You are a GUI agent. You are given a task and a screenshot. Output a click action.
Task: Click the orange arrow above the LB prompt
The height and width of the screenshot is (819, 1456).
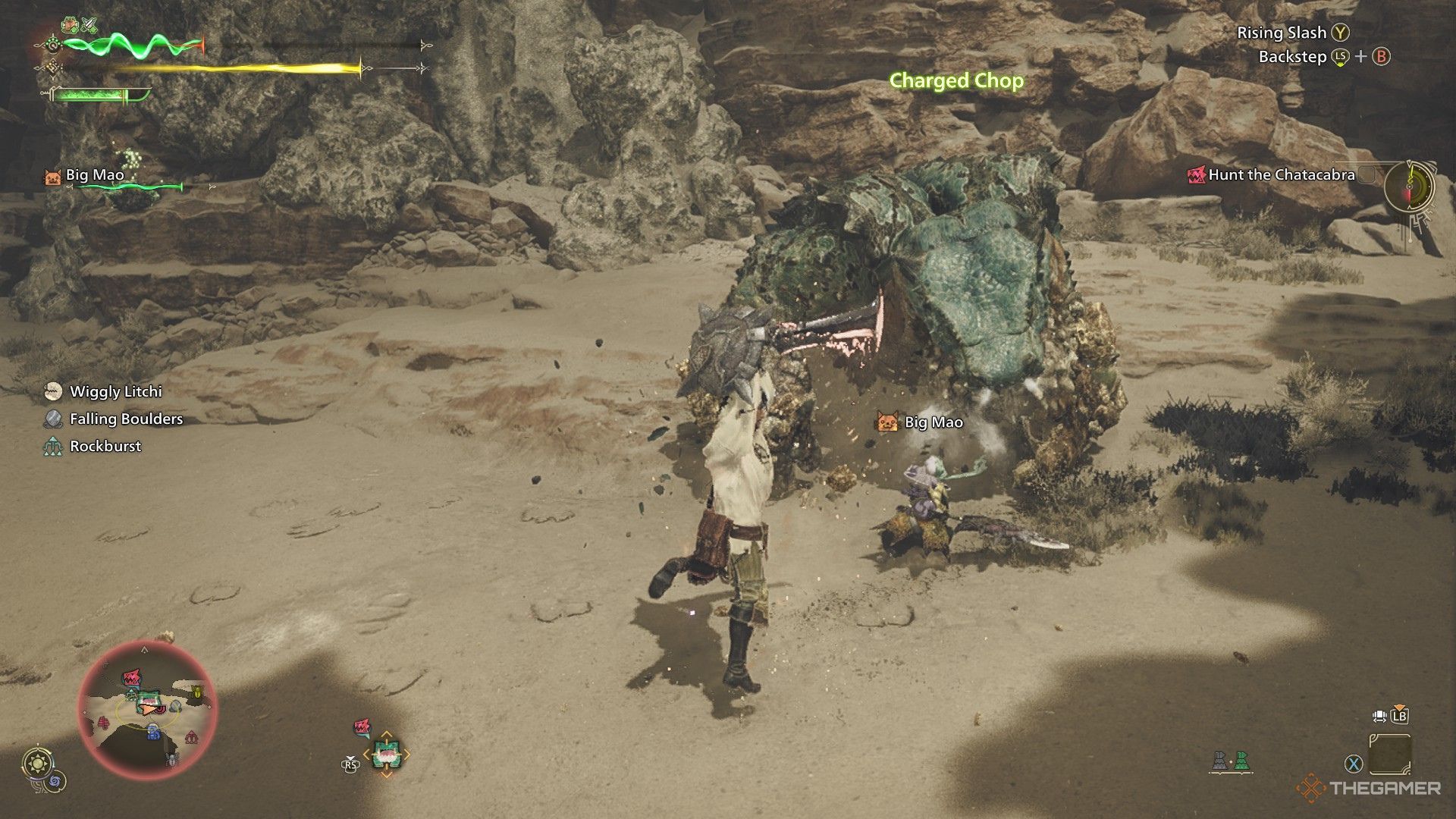point(1399,707)
